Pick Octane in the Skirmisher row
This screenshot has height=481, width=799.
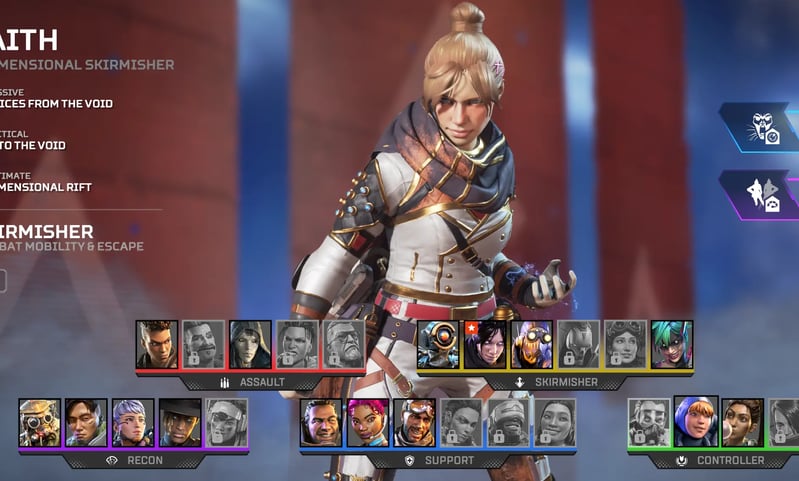532,344
